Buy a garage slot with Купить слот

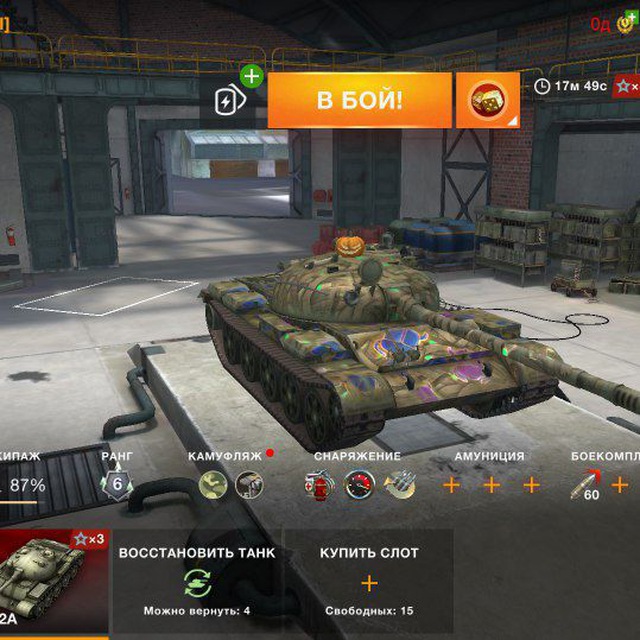(x=369, y=581)
